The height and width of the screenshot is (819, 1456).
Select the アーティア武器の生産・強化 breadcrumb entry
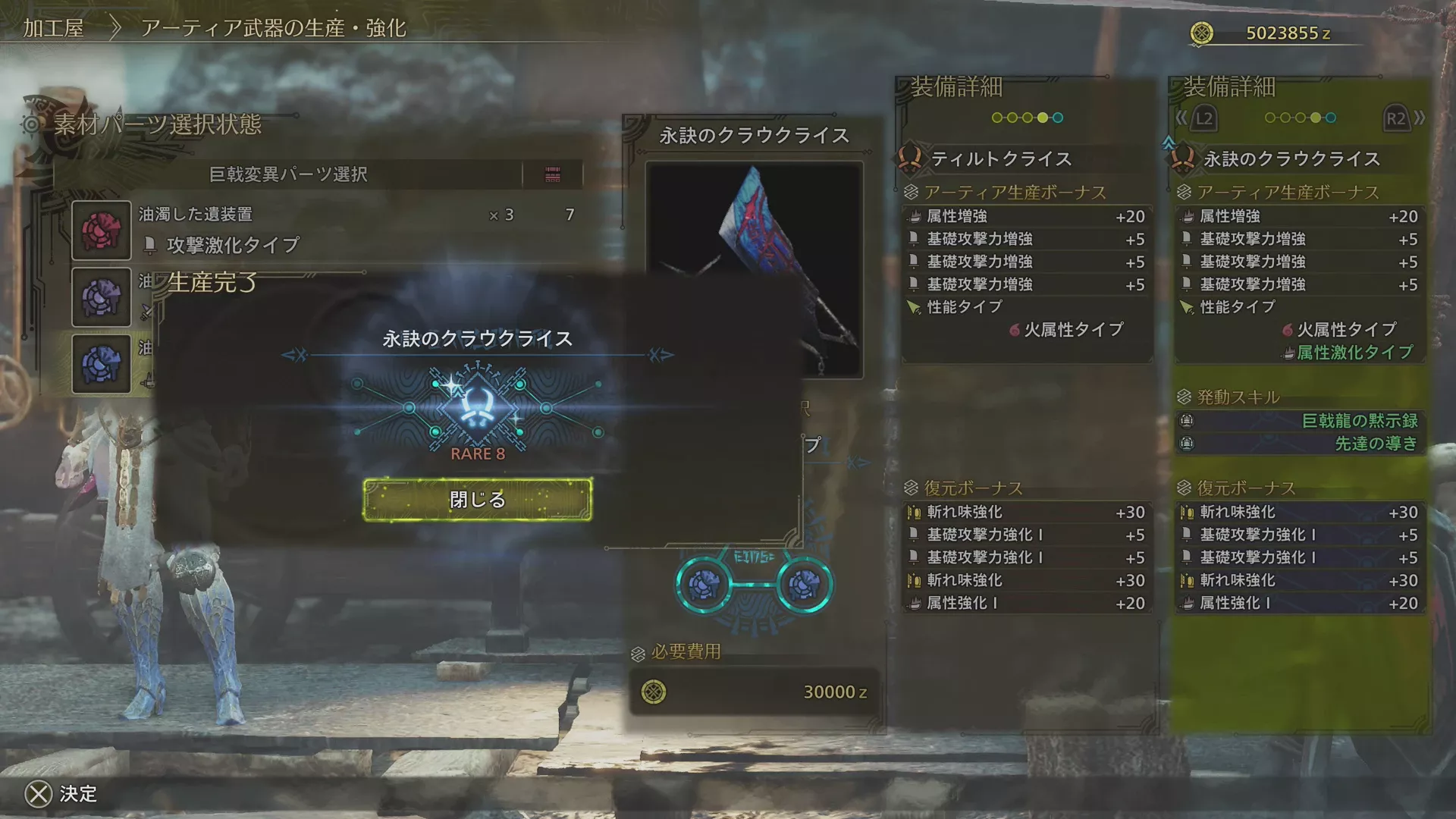click(273, 30)
